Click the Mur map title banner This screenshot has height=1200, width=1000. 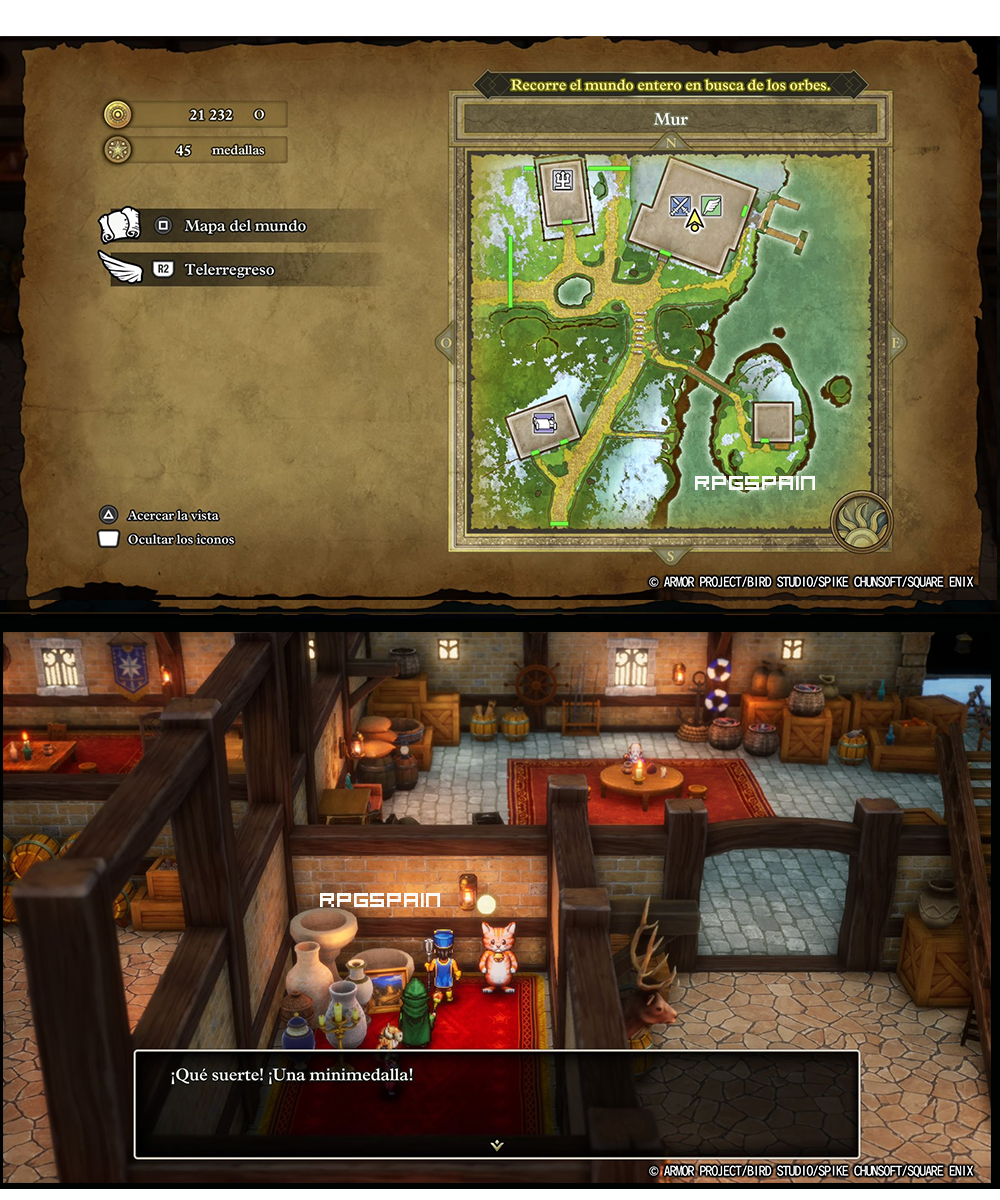[x=671, y=120]
